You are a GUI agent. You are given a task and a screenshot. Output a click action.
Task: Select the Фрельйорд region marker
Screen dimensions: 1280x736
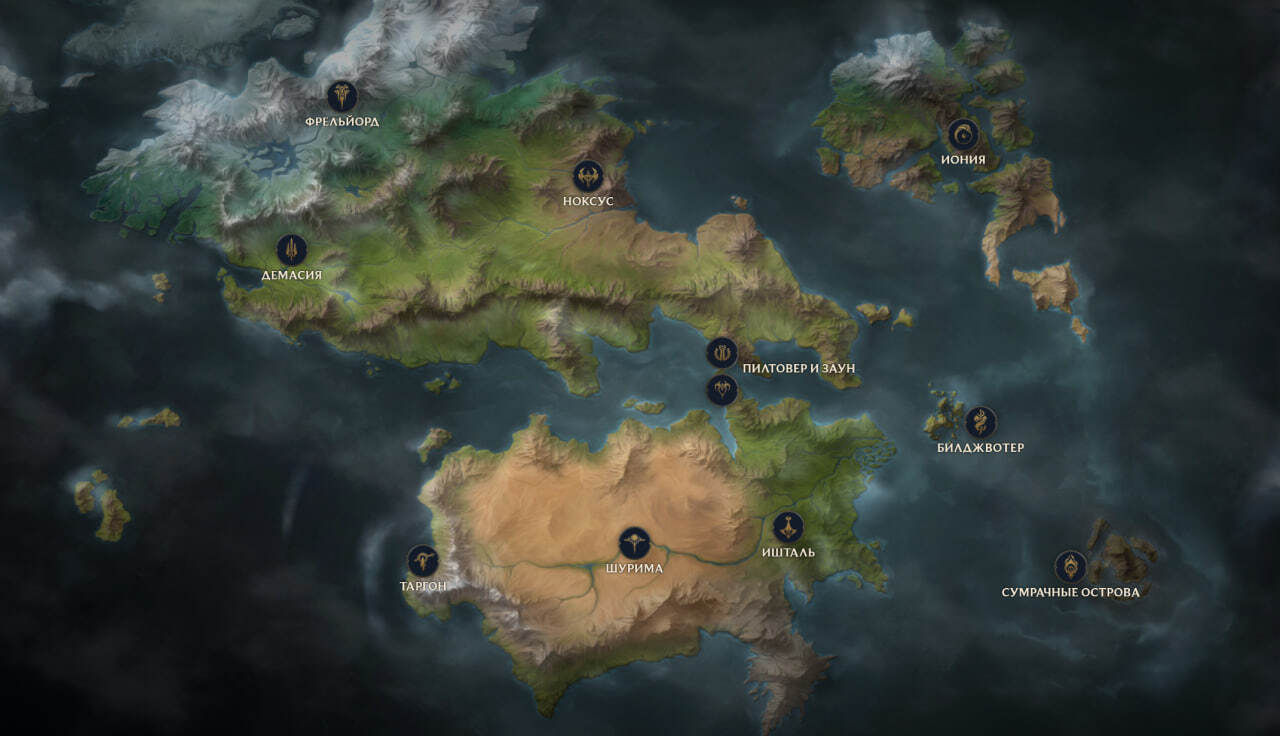[x=342, y=96]
